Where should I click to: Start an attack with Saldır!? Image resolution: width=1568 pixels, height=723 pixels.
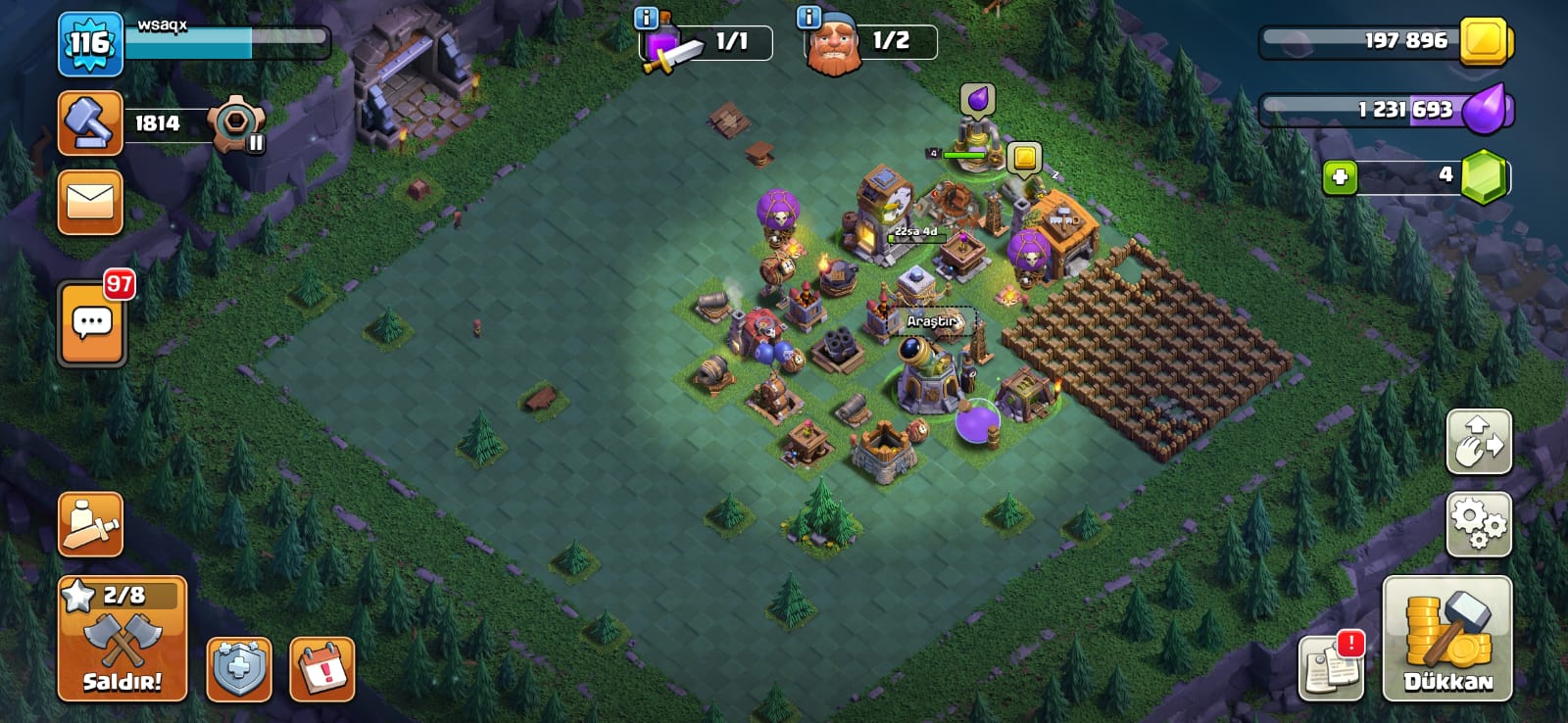(122, 638)
